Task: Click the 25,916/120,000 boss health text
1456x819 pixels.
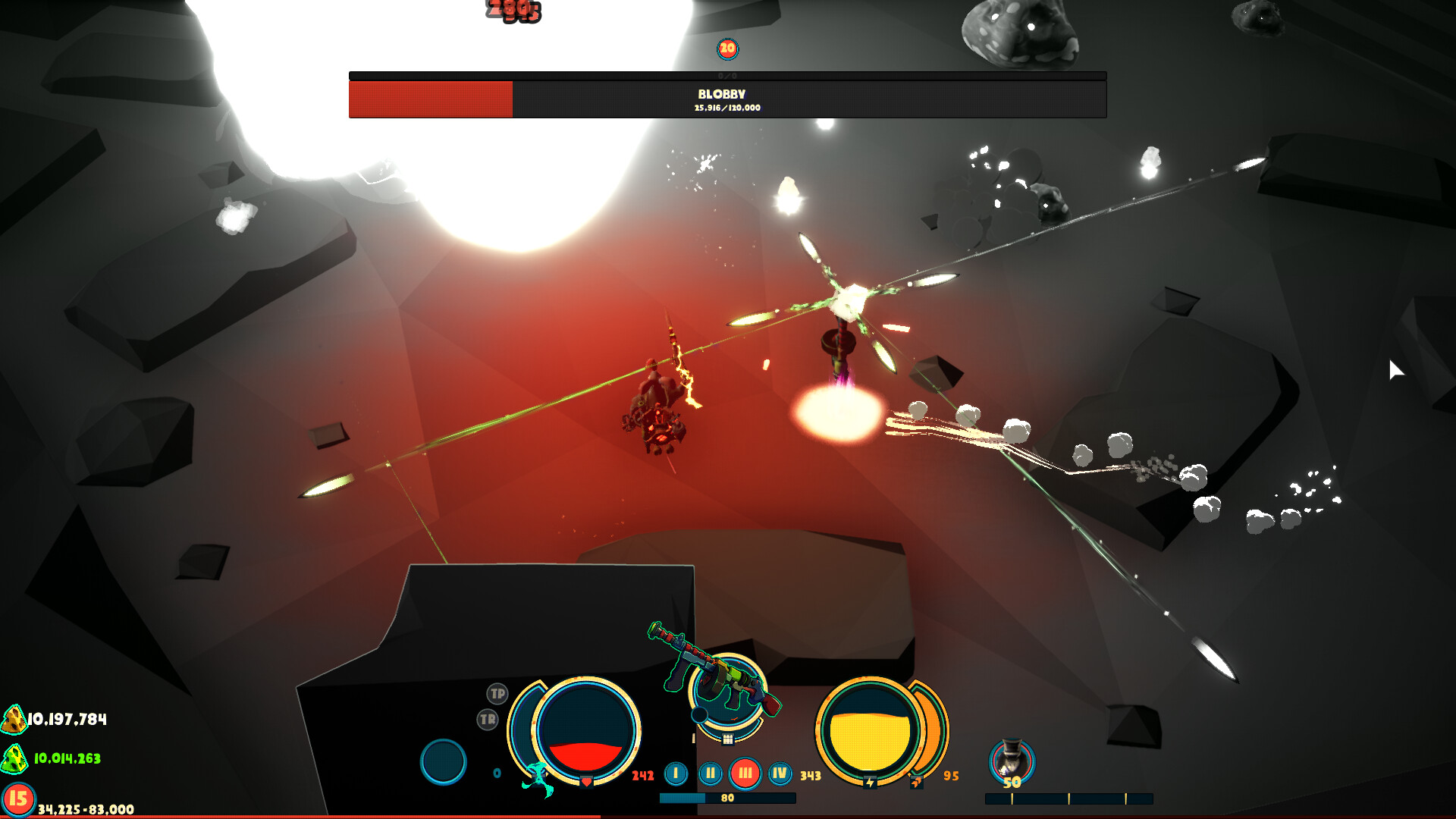Action: click(726, 108)
